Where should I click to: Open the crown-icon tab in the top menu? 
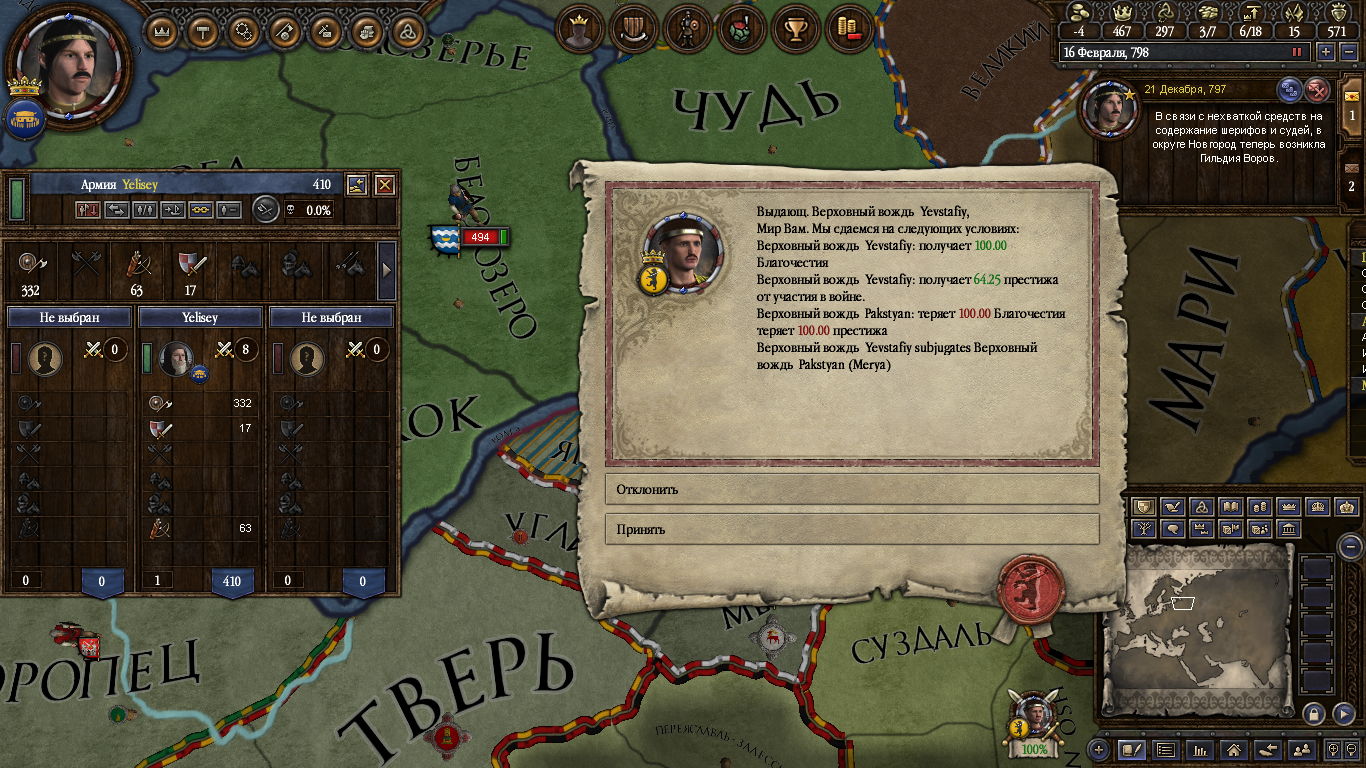pos(161,31)
